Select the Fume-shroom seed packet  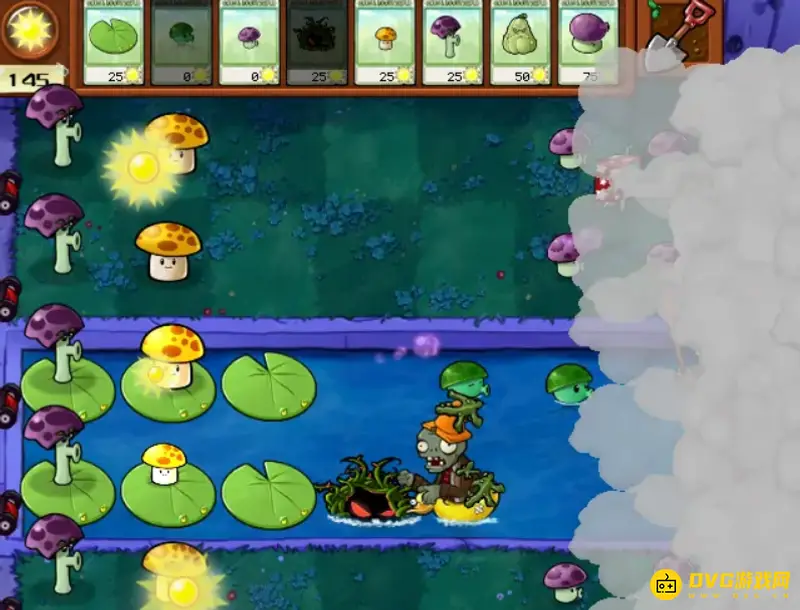(588, 40)
